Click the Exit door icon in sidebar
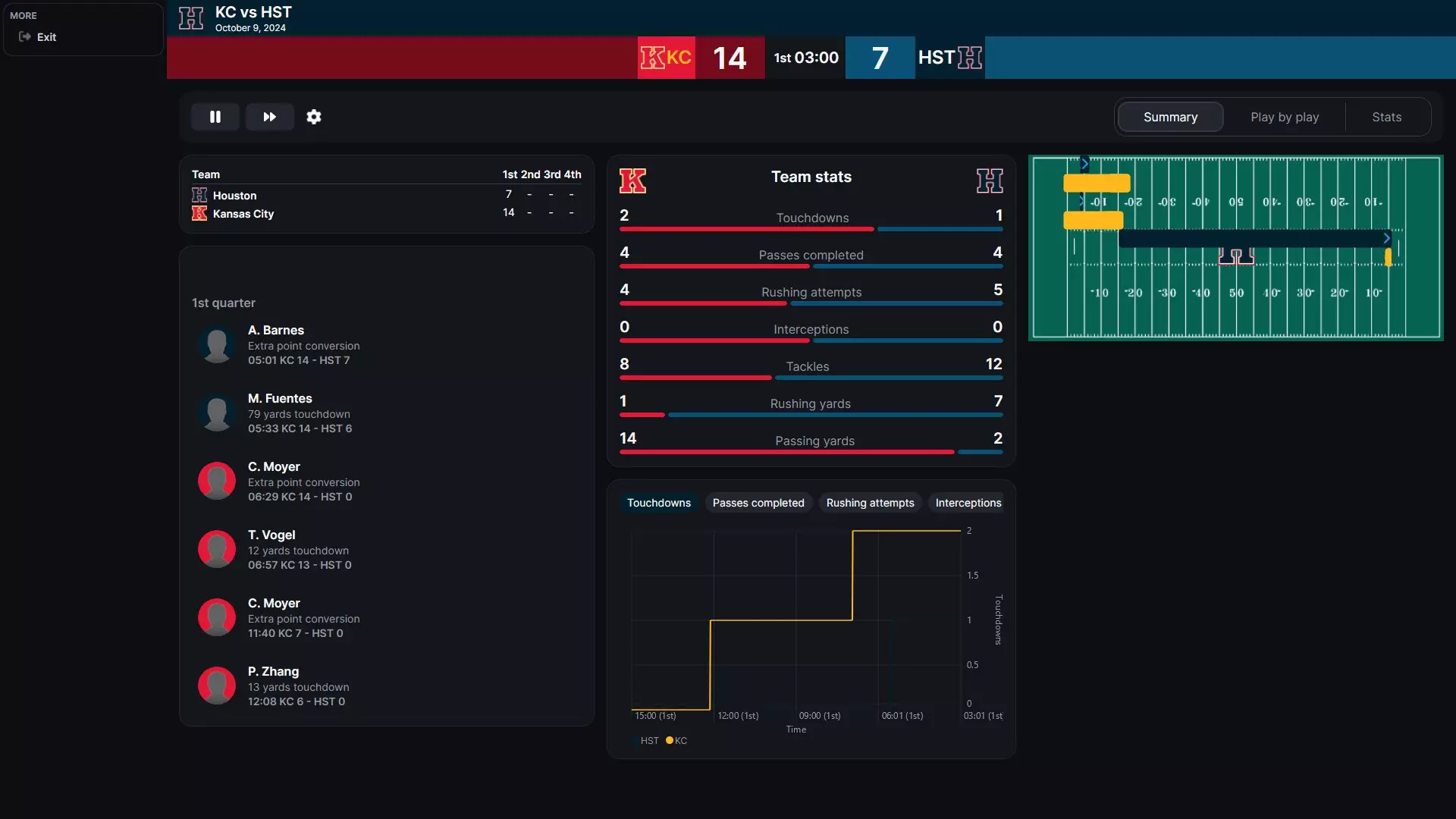This screenshot has width=1456, height=819. point(25,36)
